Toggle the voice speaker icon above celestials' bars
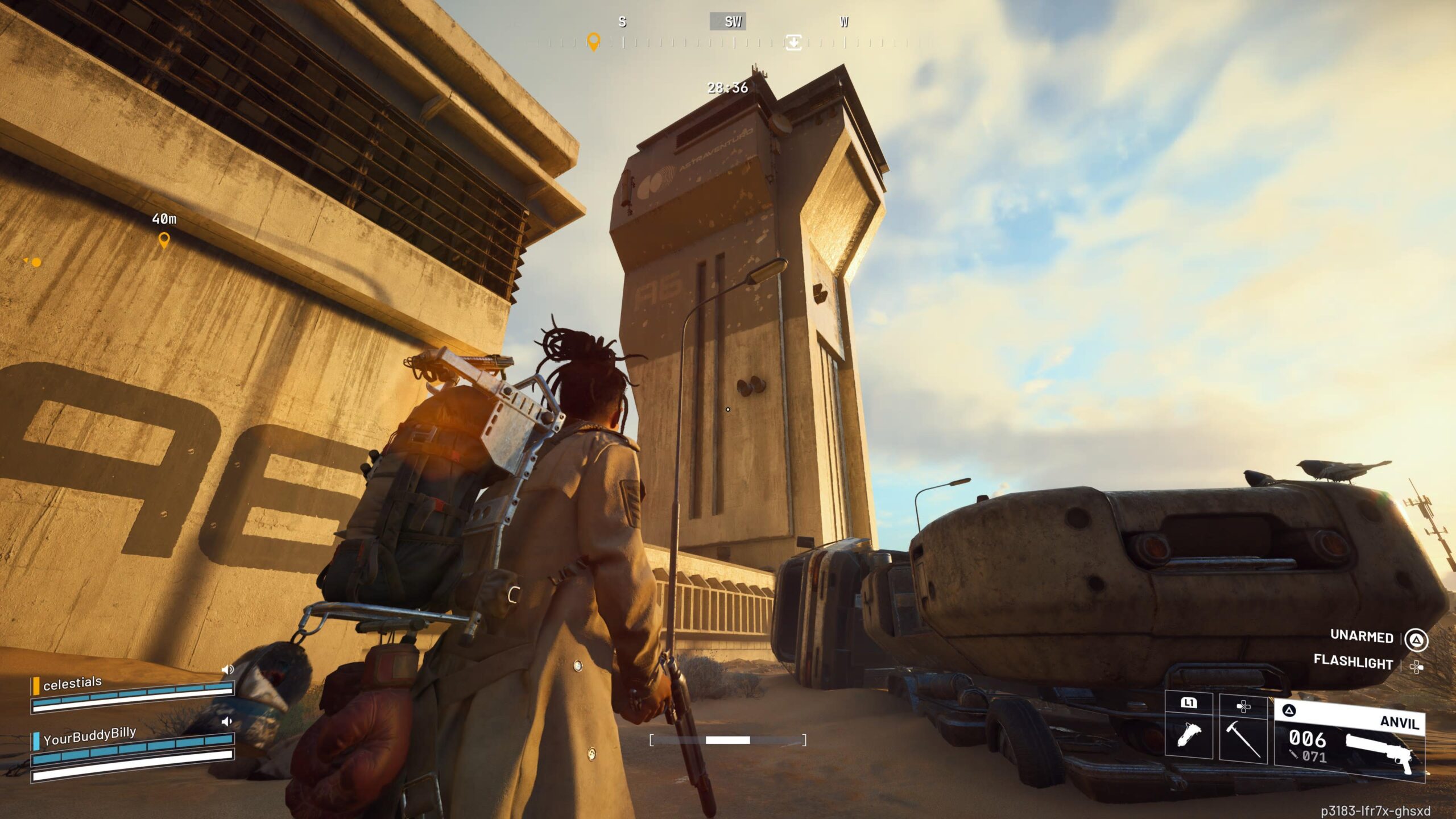 227,669
